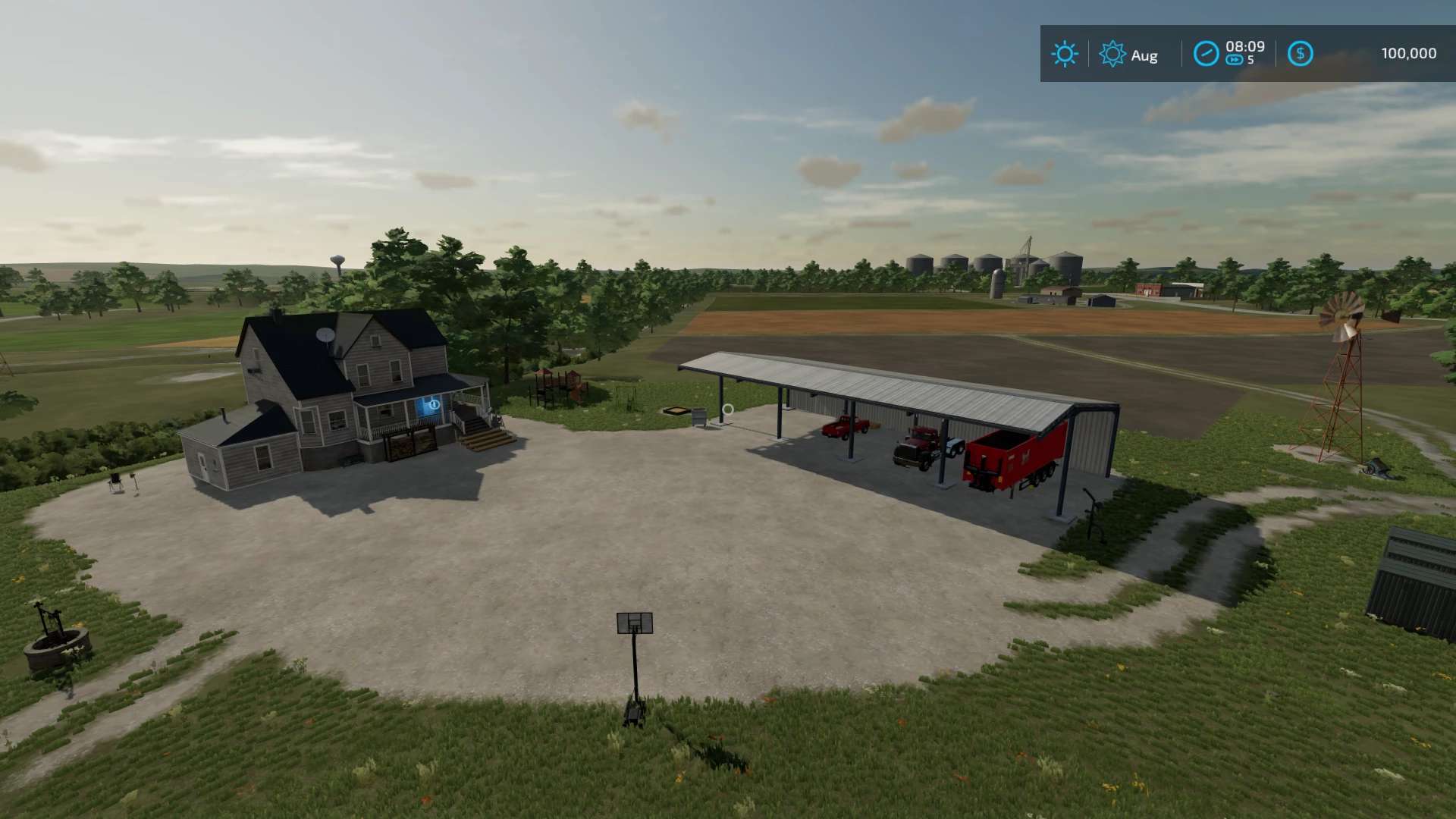Click the 100,000 account balance
Screen dimensions: 1456x819
click(1410, 52)
